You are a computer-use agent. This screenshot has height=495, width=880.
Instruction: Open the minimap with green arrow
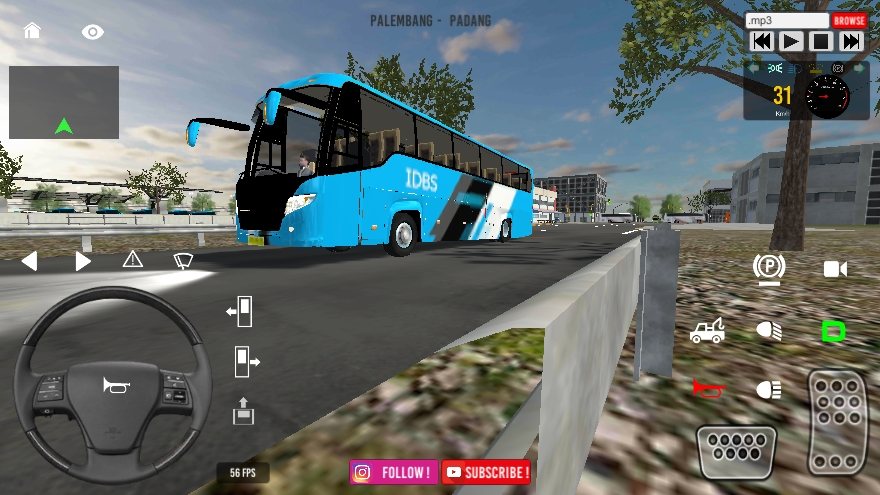coord(64,102)
